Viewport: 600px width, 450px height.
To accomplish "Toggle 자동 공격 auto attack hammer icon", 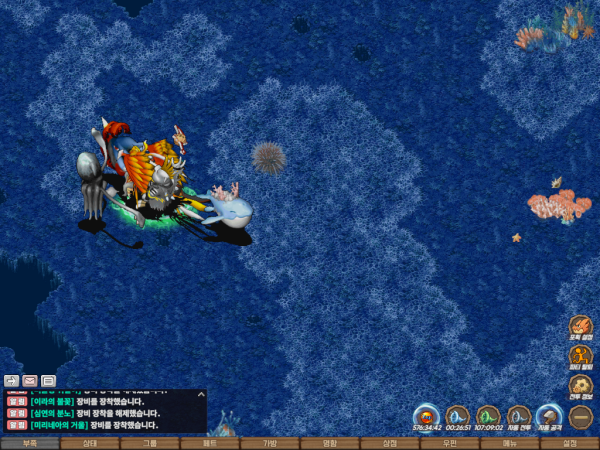I will [x=549, y=415].
